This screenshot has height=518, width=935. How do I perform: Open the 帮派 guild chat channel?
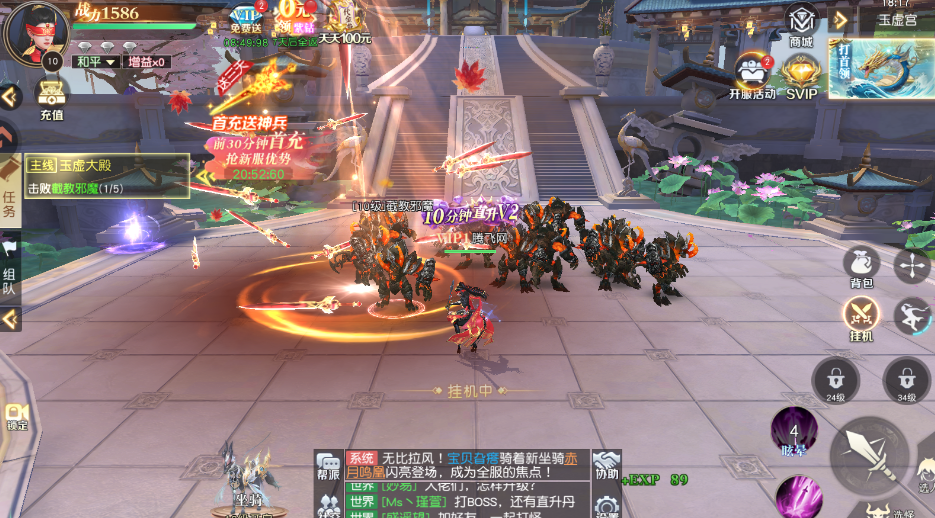click(328, 466)
